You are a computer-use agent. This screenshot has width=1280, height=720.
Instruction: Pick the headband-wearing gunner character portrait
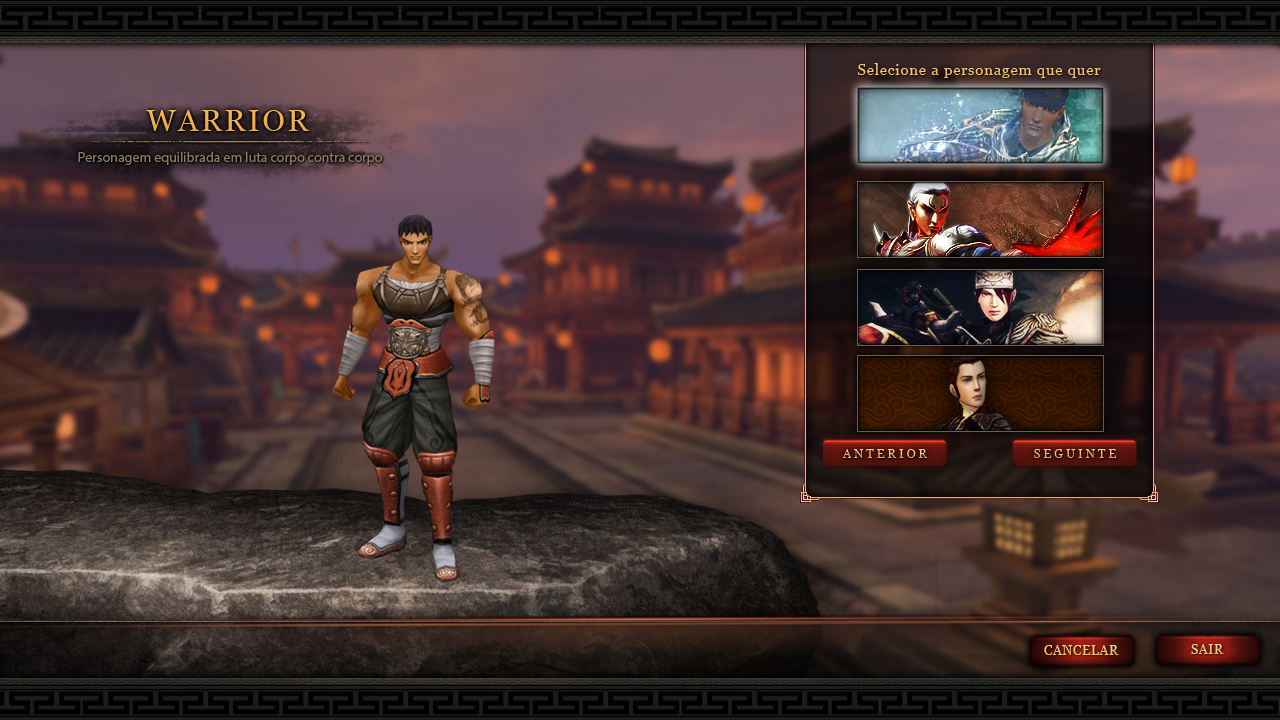click(x=980, y=307)
